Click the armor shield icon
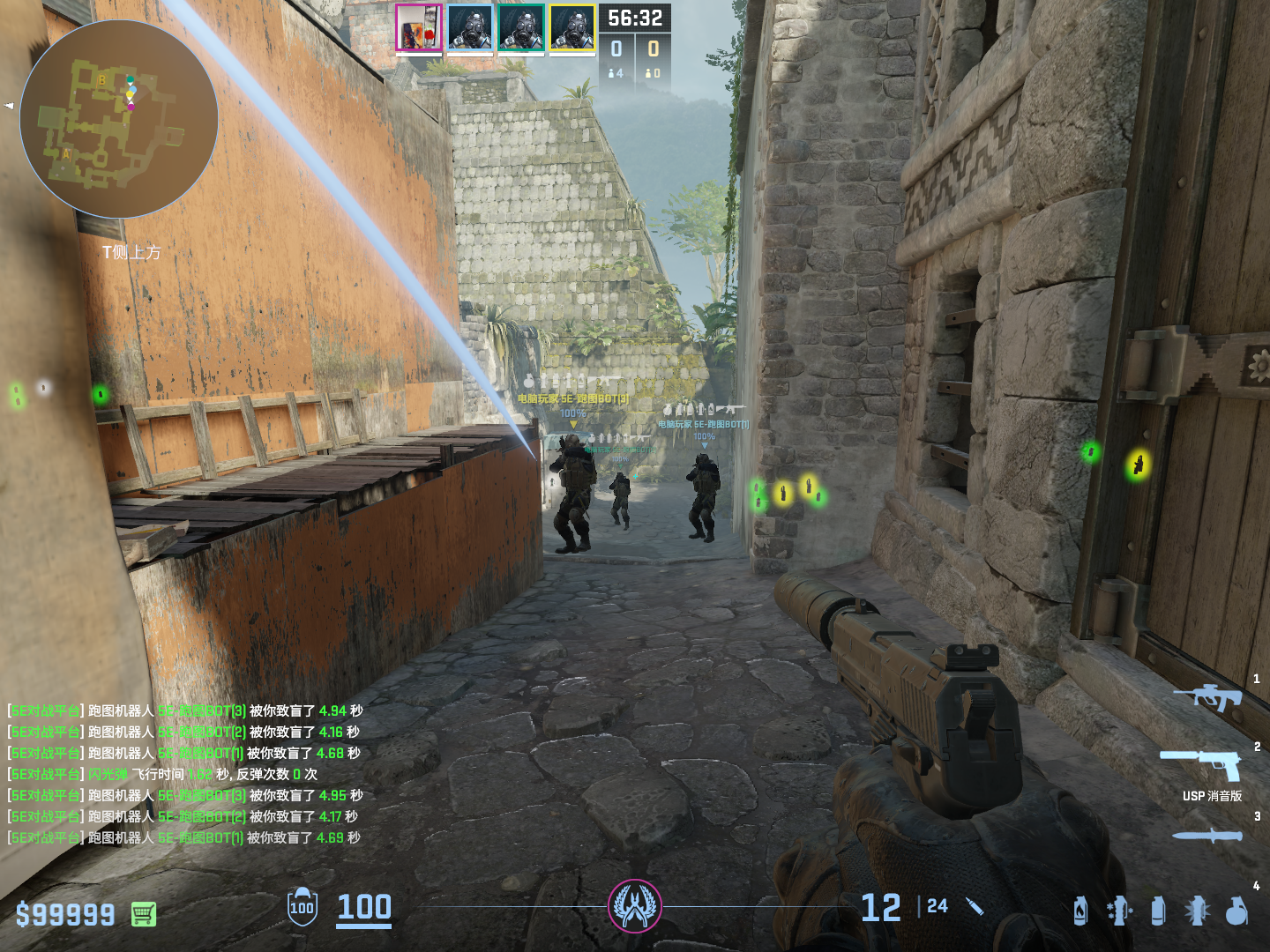This screenshot has height=952, width=1270. point(302,907)
